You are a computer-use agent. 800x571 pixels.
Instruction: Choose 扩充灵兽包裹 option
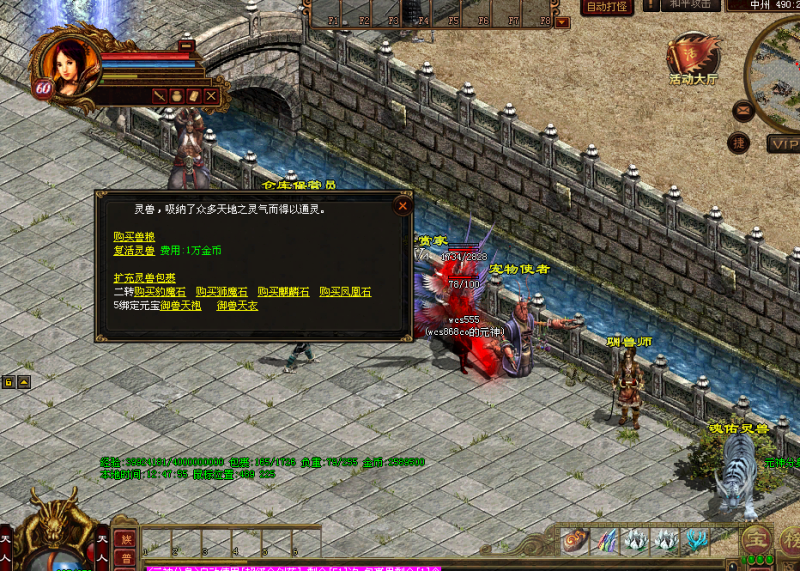coord(145,277)
